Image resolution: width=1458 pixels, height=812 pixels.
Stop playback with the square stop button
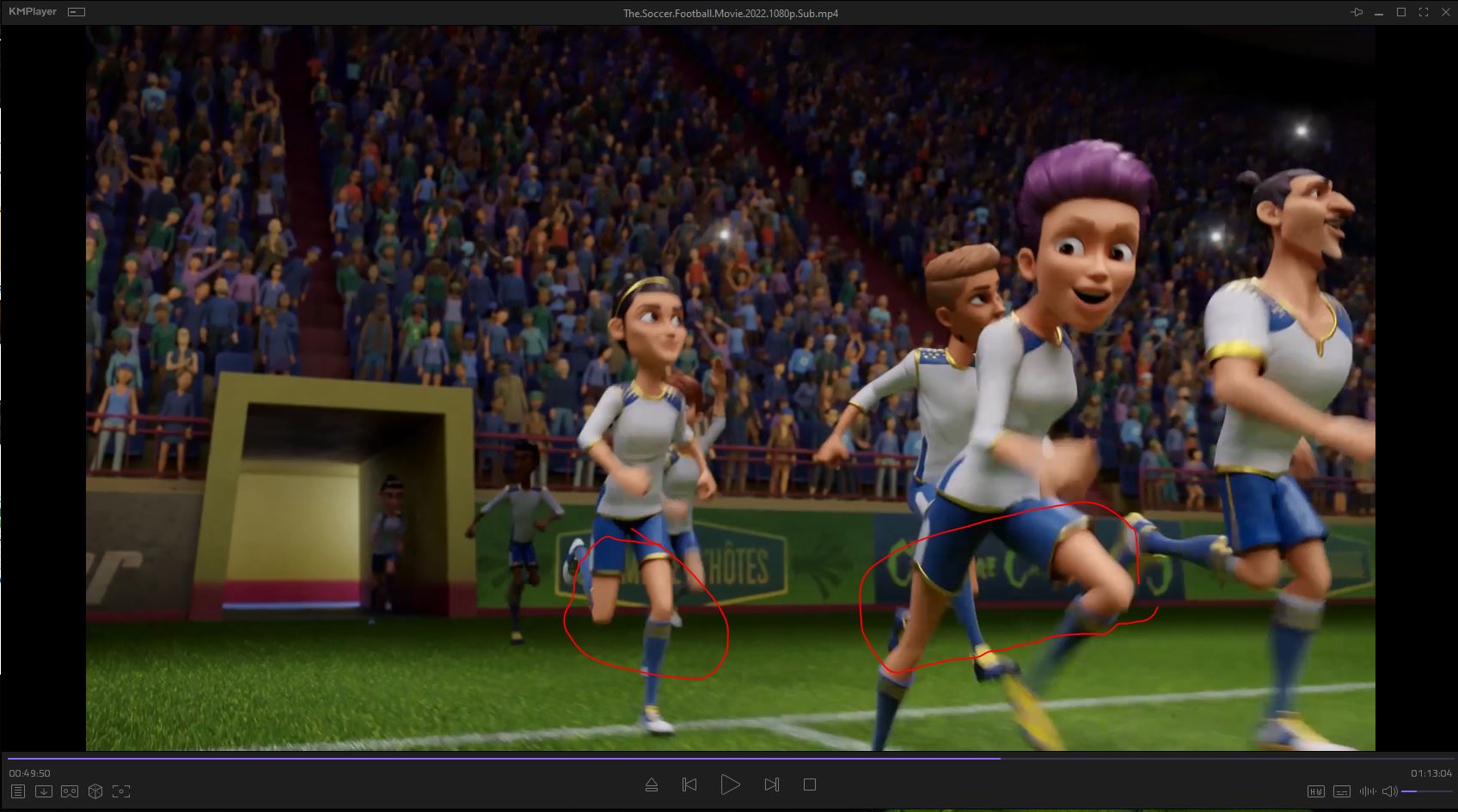coord(809,785)
